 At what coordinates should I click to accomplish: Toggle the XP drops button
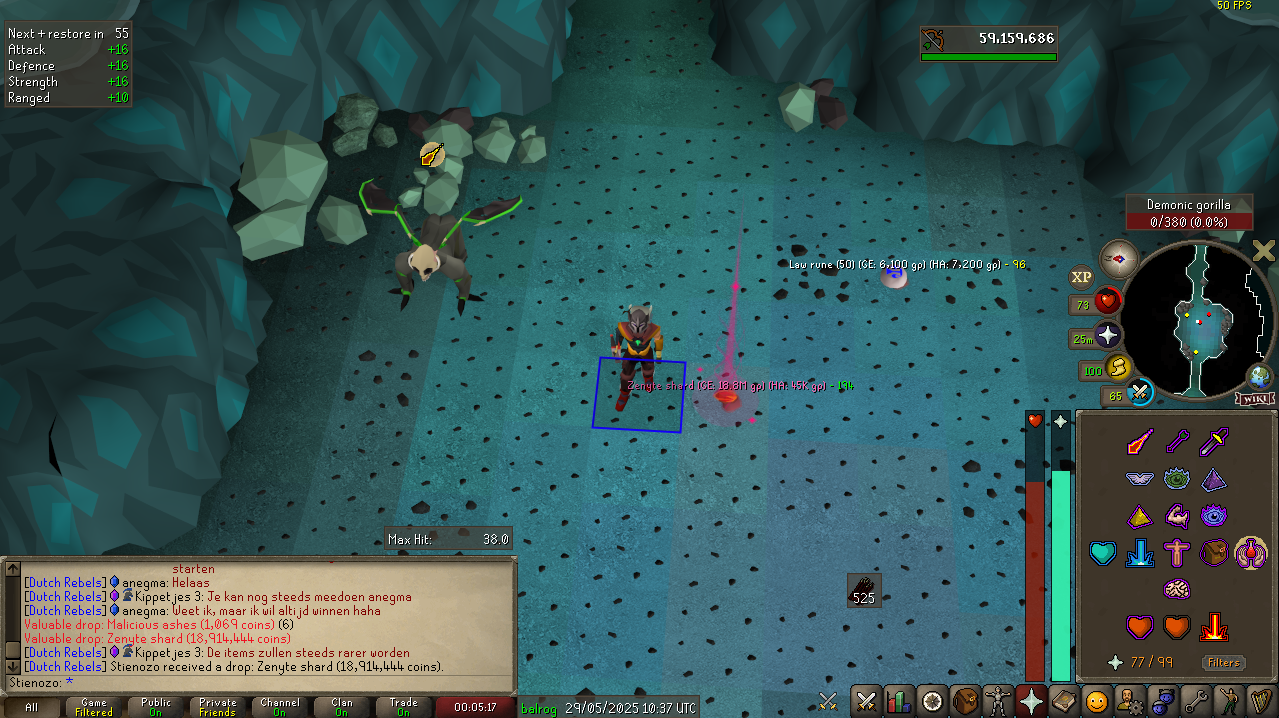click(x=1081, y=277)
